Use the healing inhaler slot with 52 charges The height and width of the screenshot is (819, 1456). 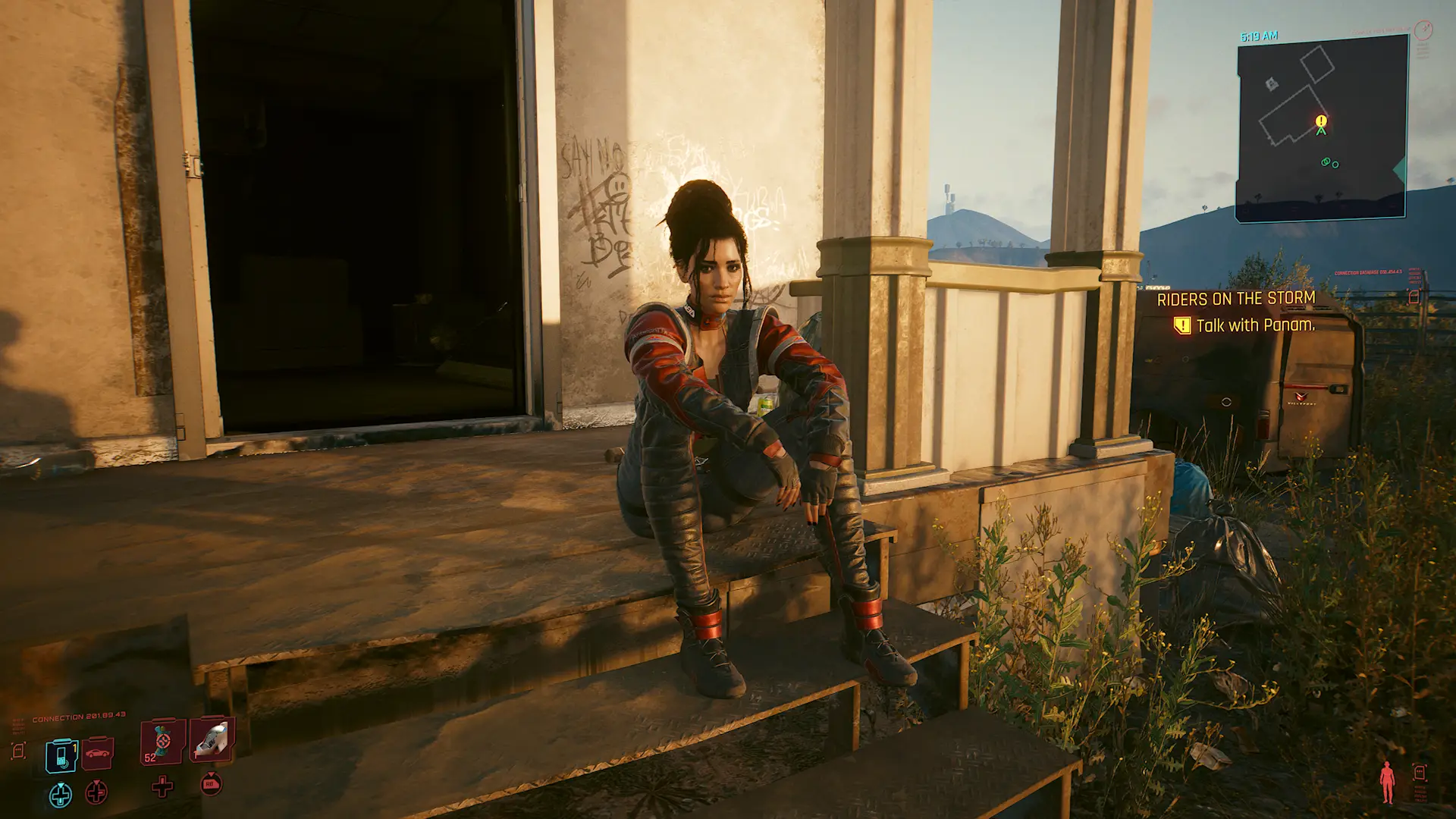(162, 741)
